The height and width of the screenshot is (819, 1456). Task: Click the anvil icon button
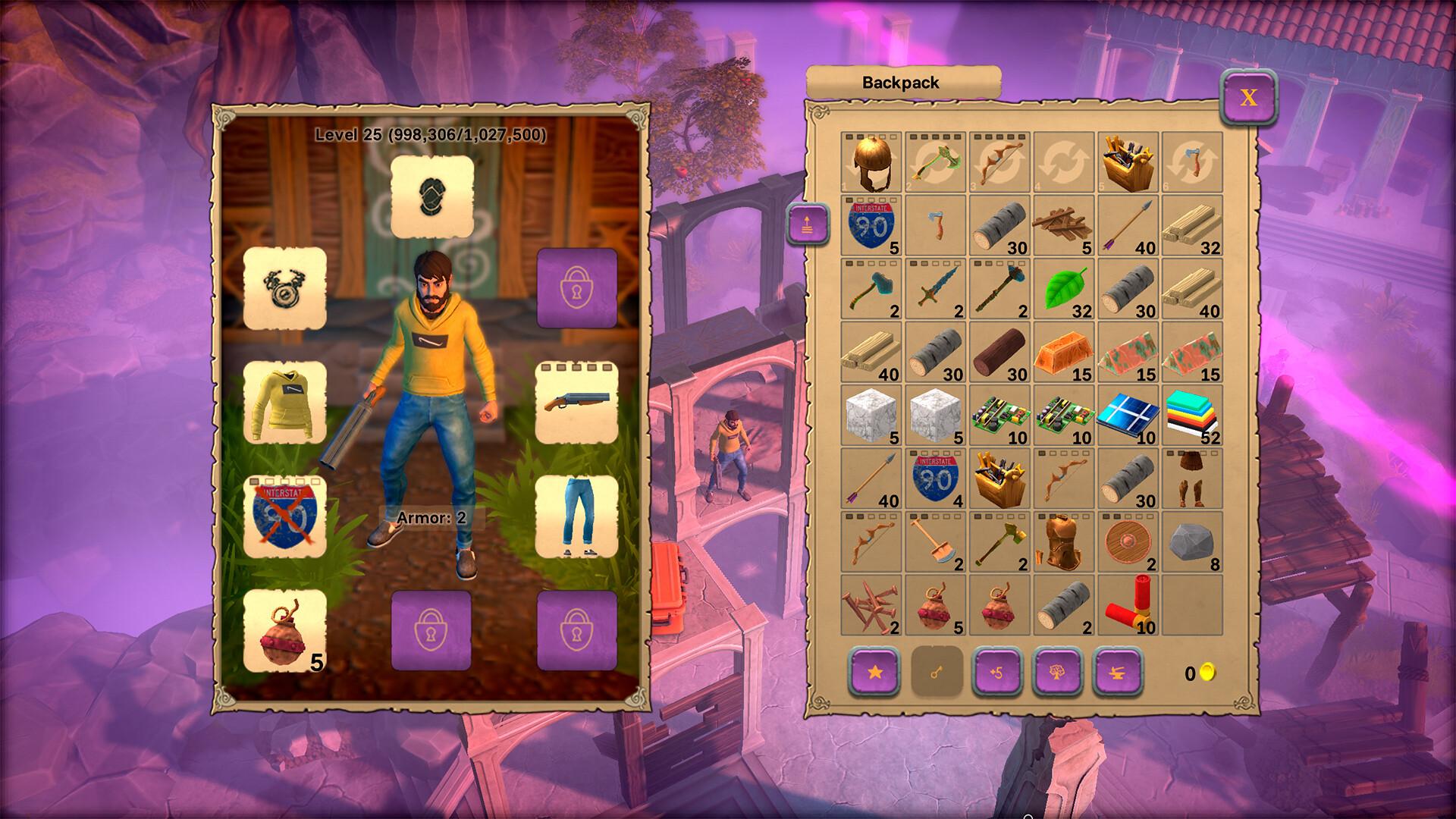pos(1119,671)
